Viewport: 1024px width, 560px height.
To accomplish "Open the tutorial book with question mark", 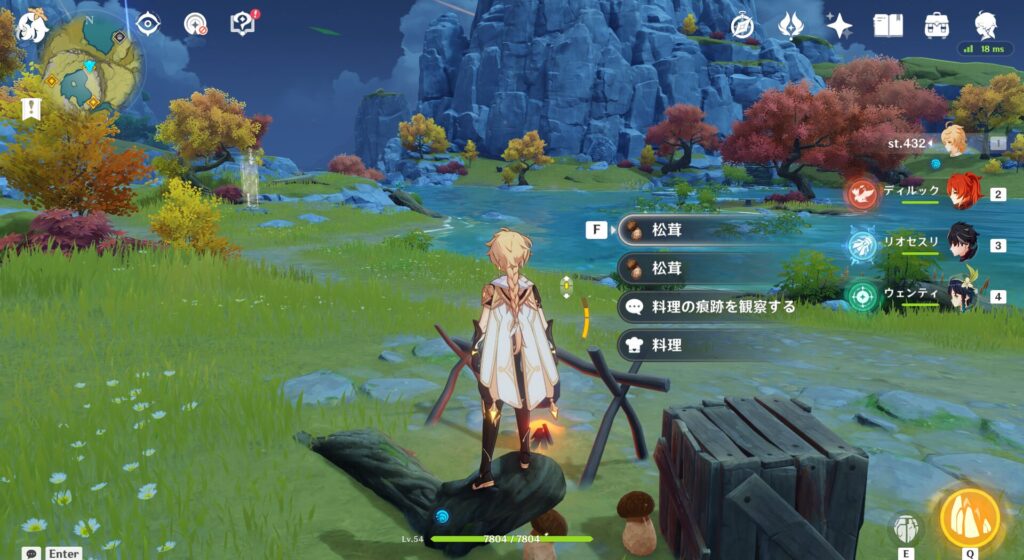I will [242, 24].
